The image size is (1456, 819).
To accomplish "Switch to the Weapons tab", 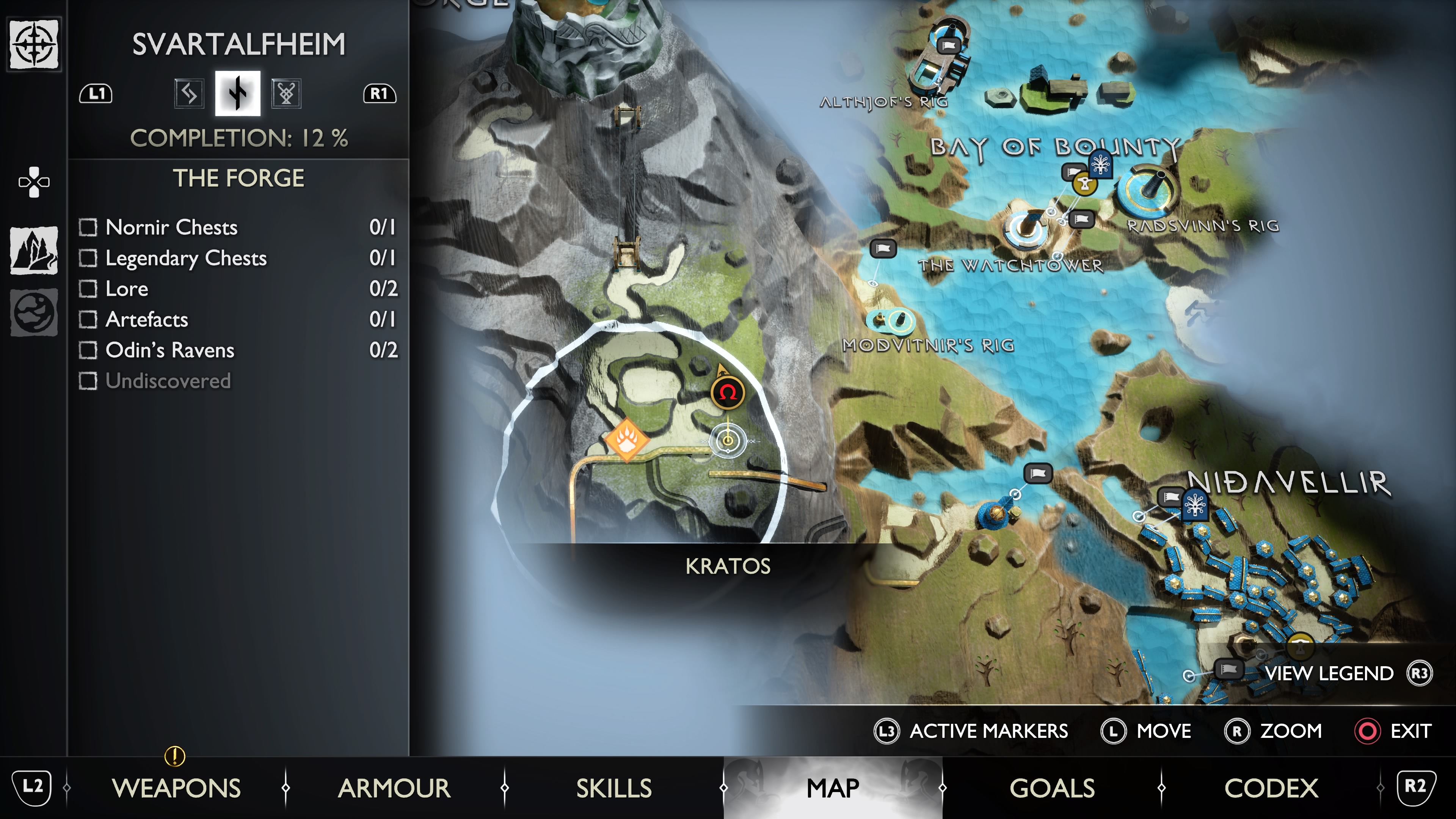I will click(x=176, y=788).
